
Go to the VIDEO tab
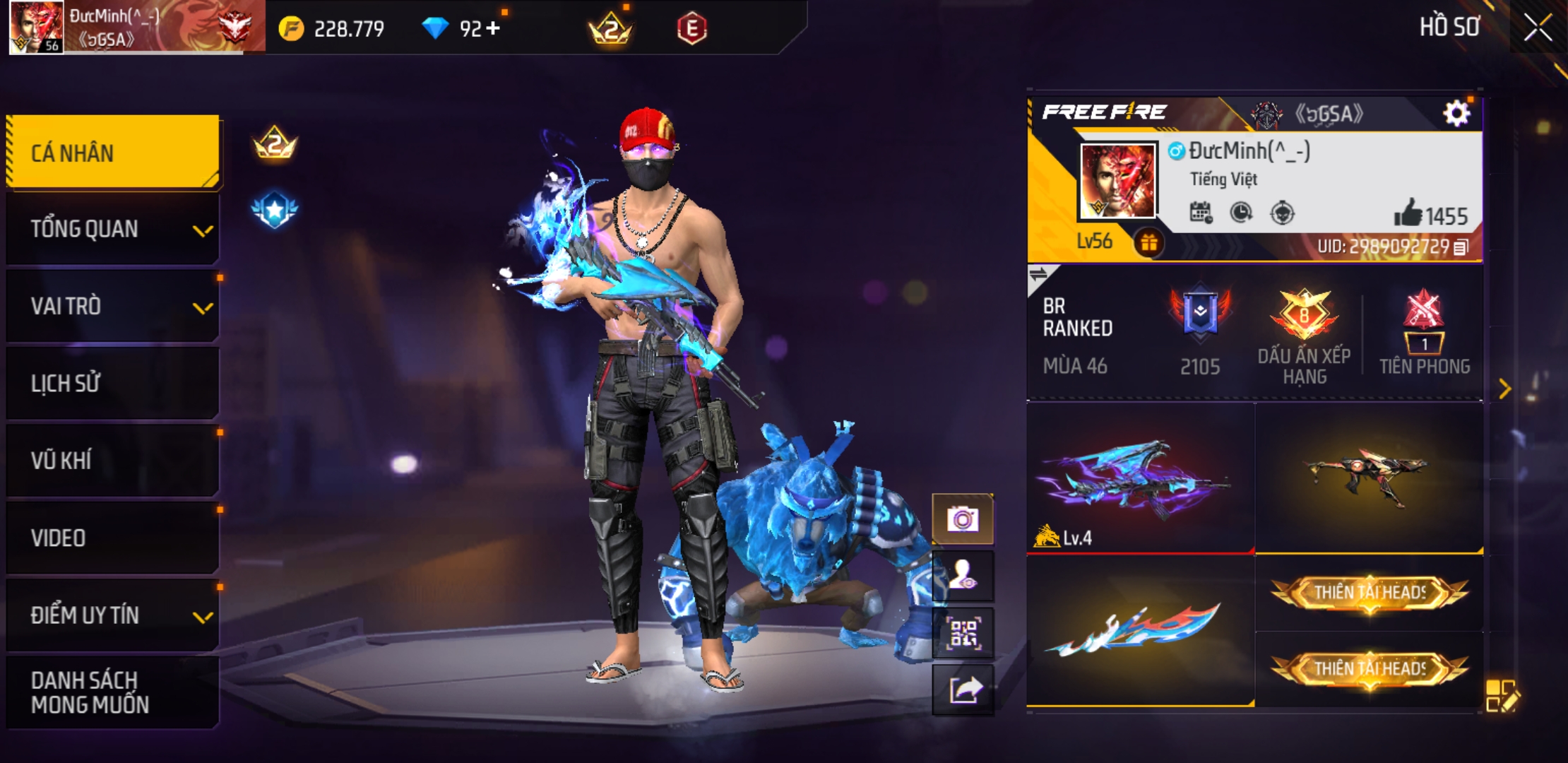(113, 538)
